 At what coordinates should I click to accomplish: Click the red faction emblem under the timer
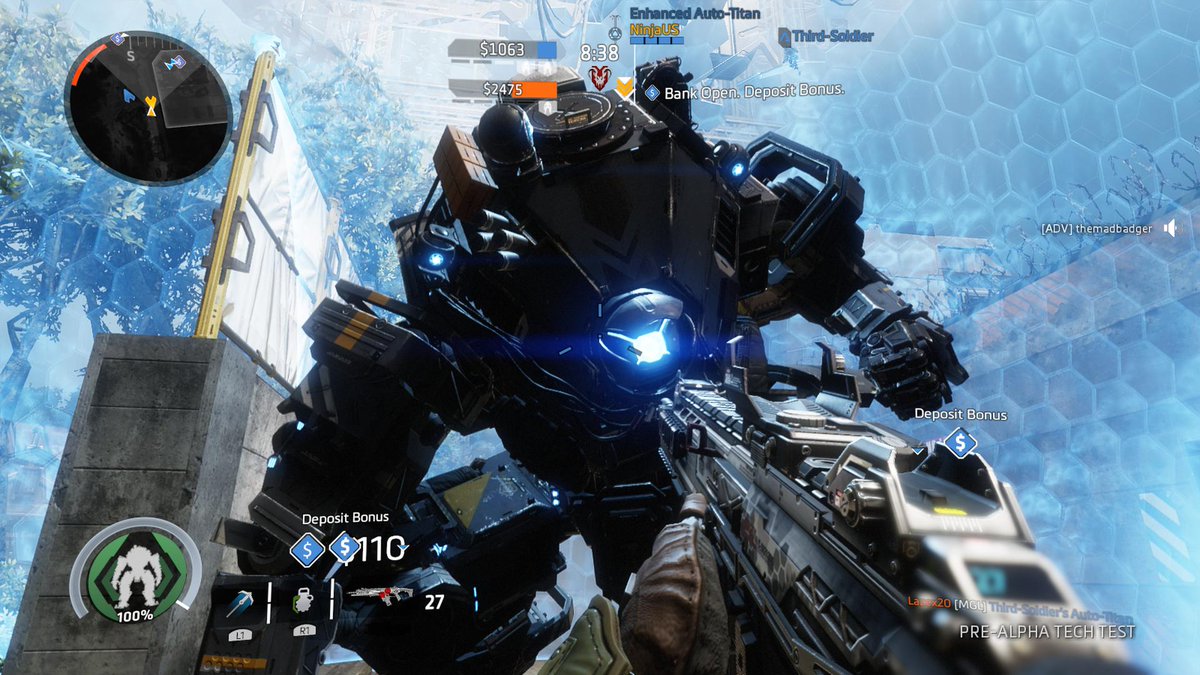point(598,77)
